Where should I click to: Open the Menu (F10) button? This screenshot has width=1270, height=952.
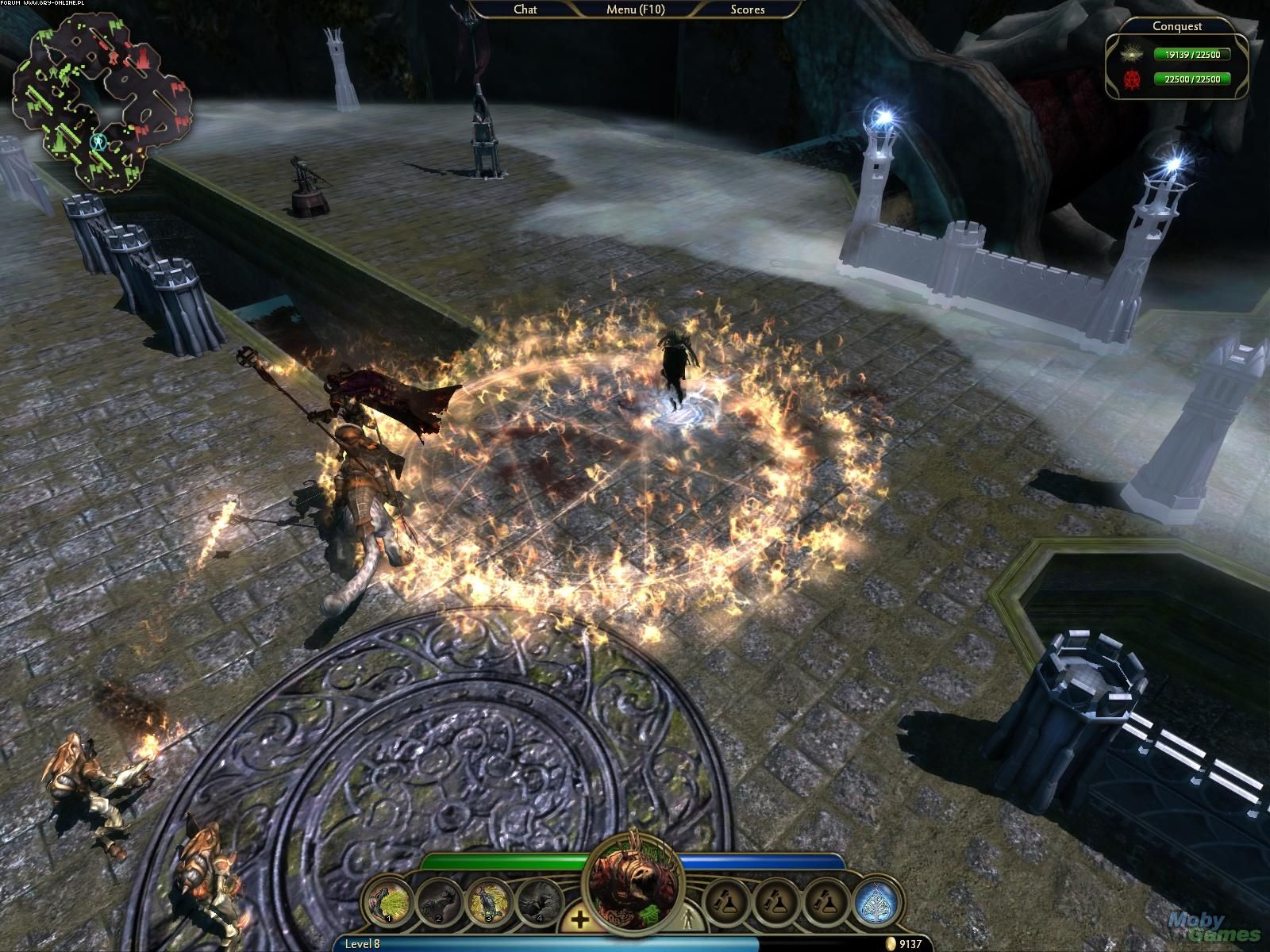(635, 10)
